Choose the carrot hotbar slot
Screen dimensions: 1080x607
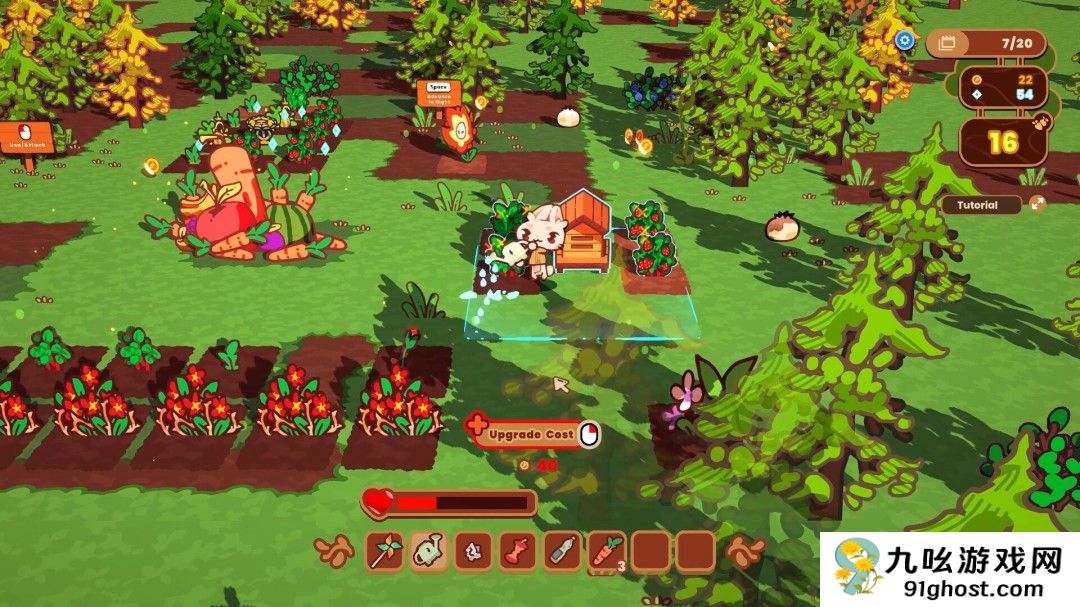pyautogui.click(x=606, y=551)
